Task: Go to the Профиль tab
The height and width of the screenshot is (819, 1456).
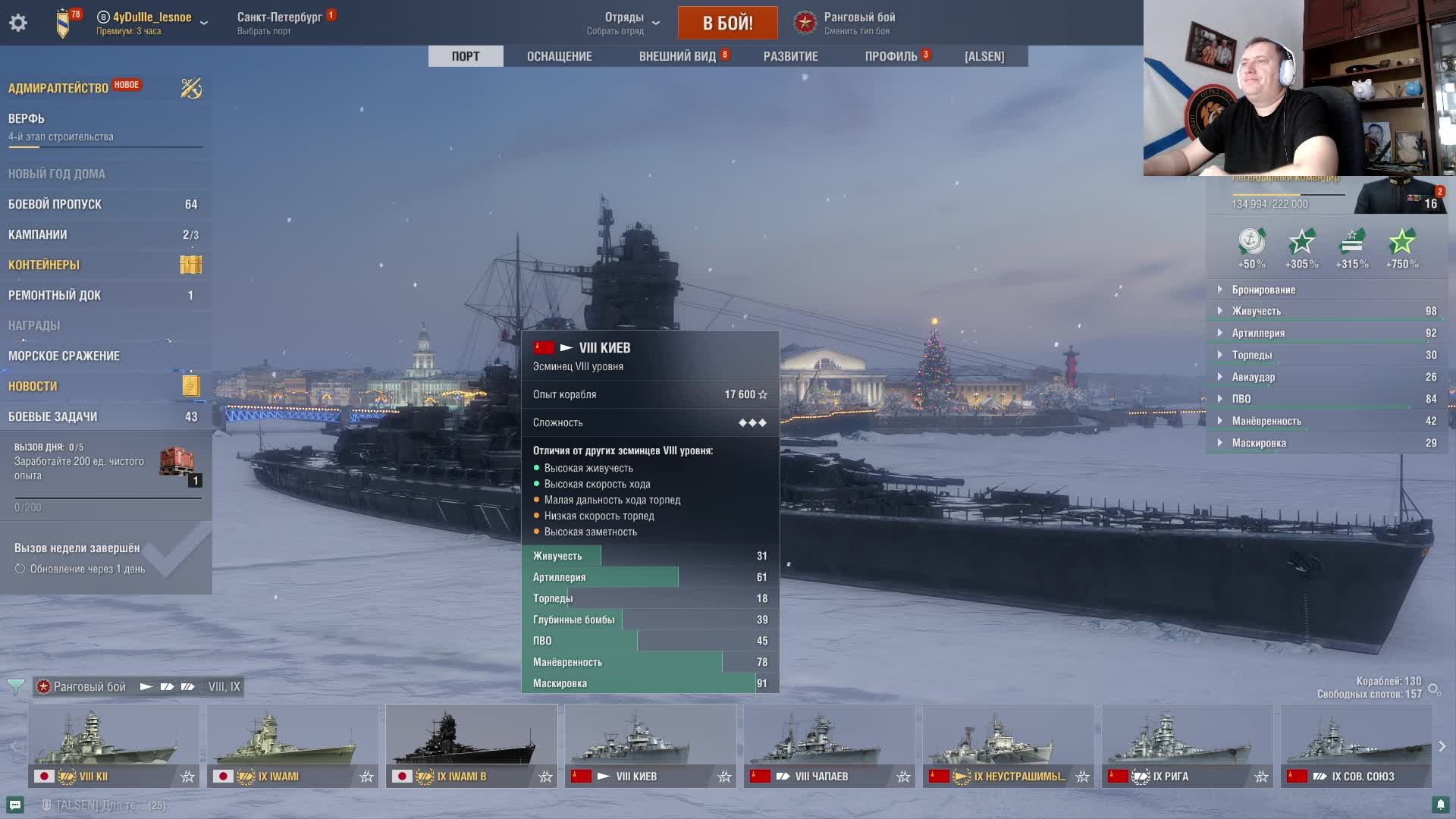Action: 891,56
